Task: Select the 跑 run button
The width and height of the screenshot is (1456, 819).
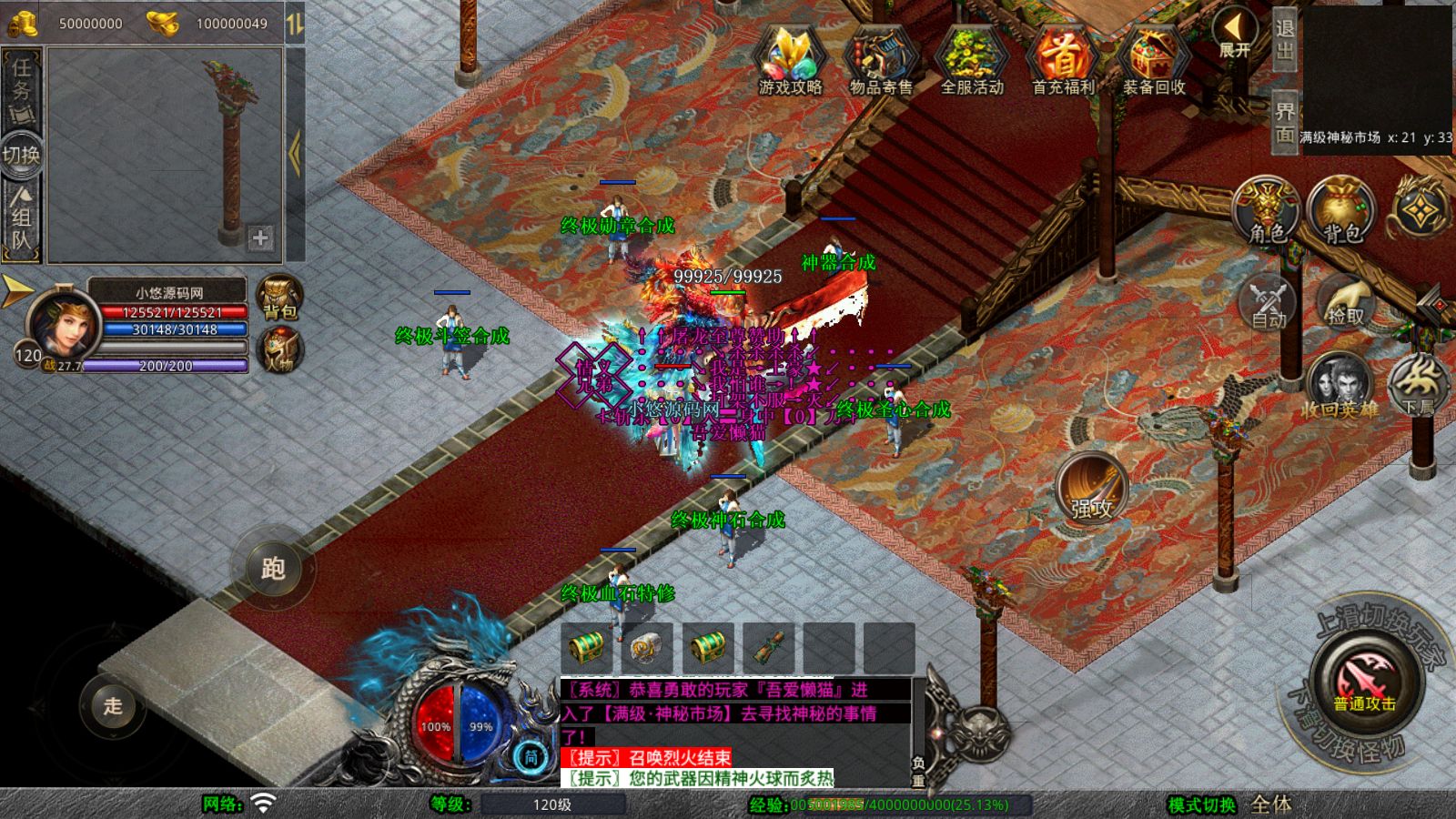Action: point(273,568)
